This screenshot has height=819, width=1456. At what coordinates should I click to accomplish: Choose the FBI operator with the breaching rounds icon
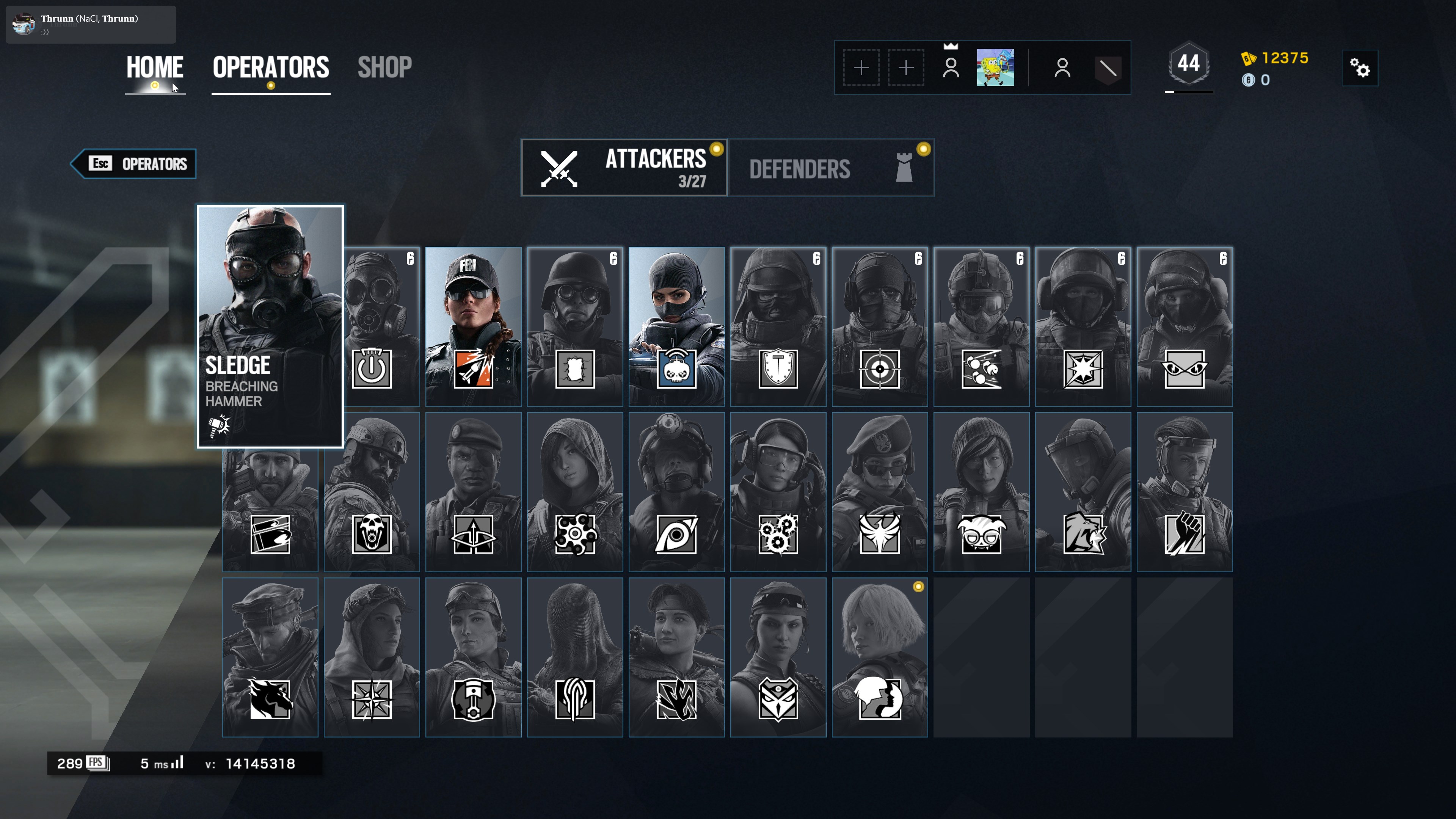coord(473,326)
